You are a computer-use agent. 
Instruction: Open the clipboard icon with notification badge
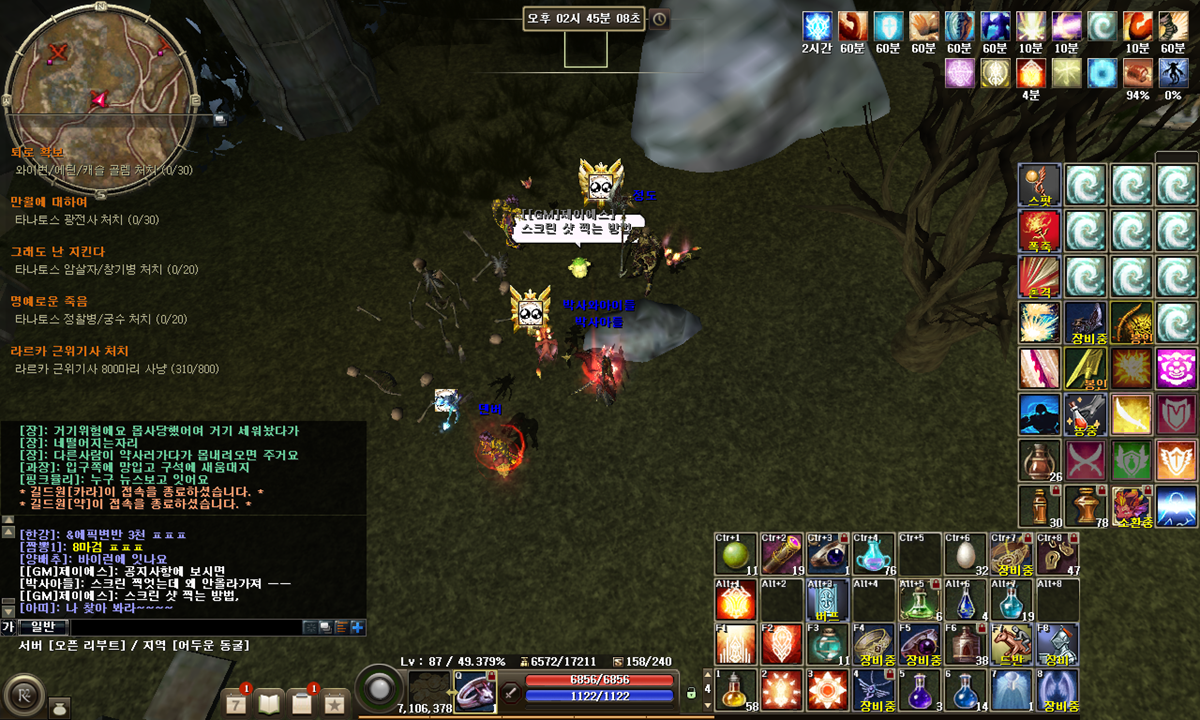(x=302, y=704)
